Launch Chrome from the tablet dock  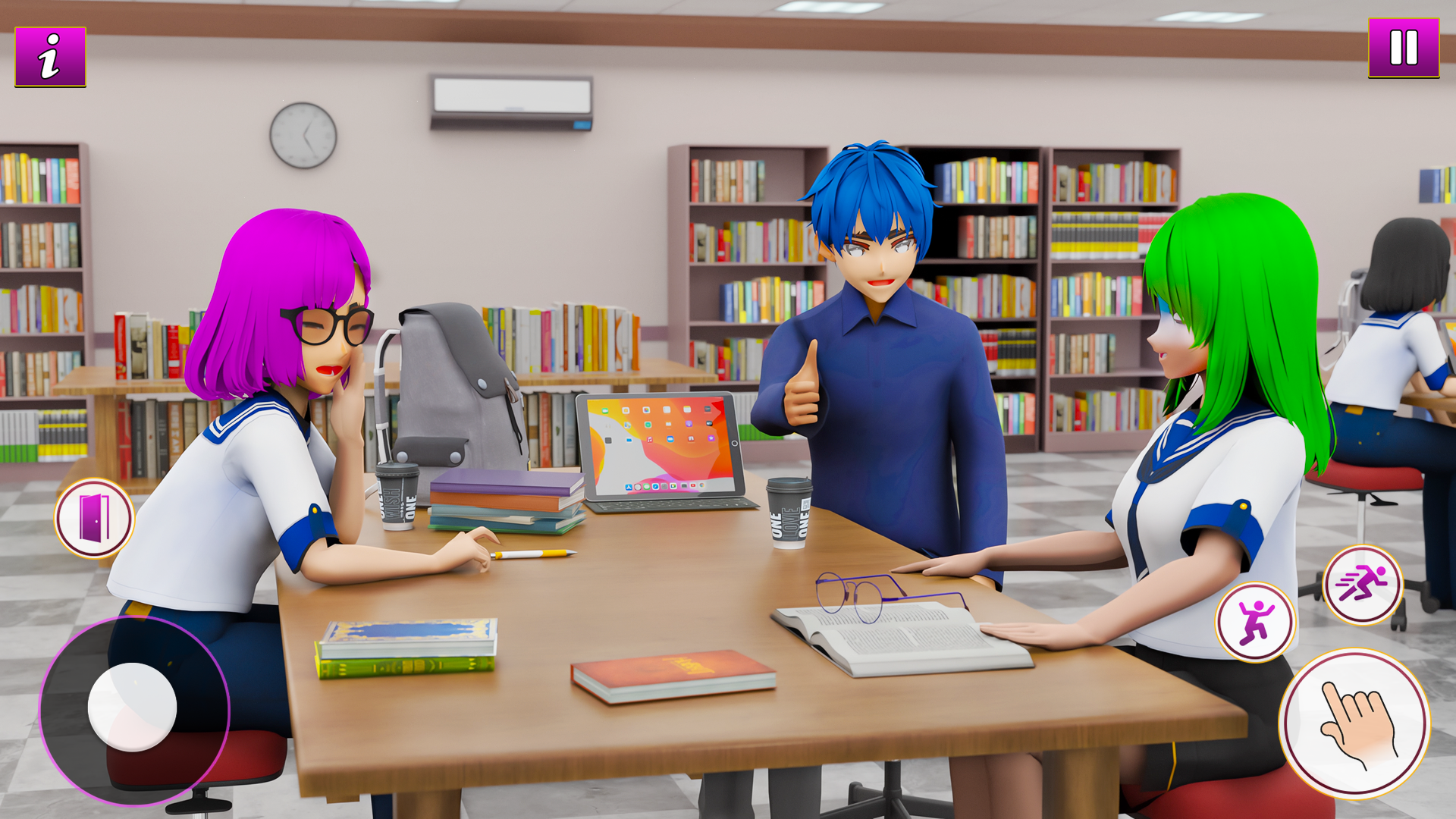702,486
